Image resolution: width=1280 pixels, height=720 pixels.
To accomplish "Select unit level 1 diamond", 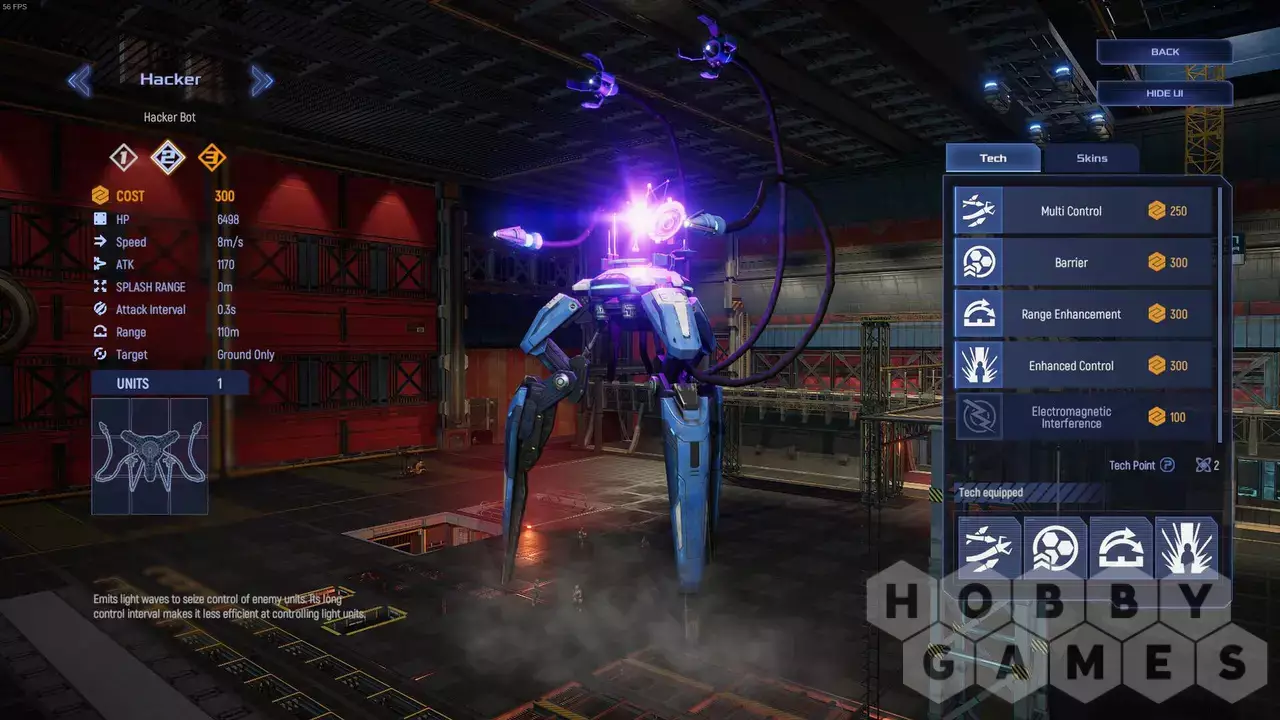I will coord(124,157).
